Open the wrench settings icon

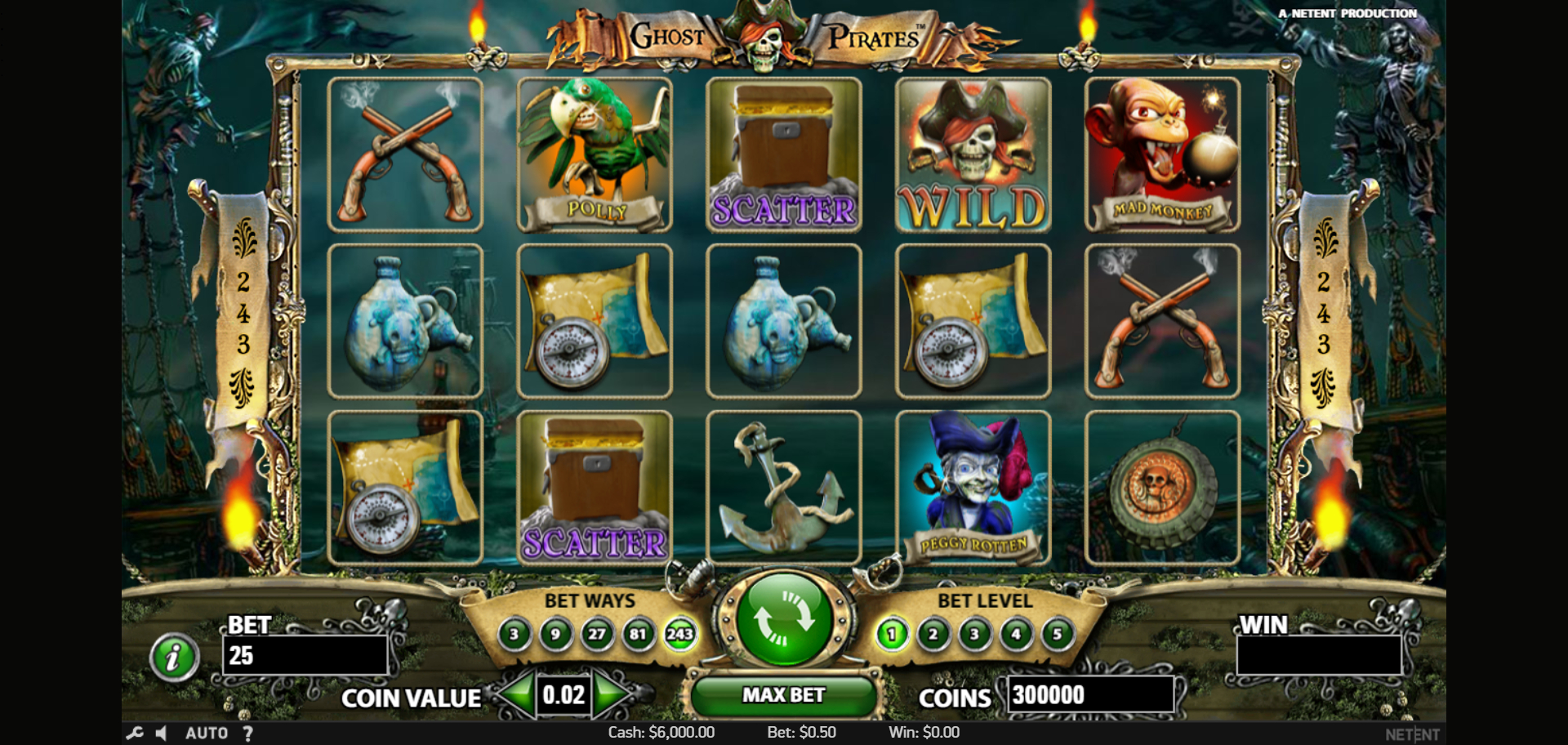(135, 733)
